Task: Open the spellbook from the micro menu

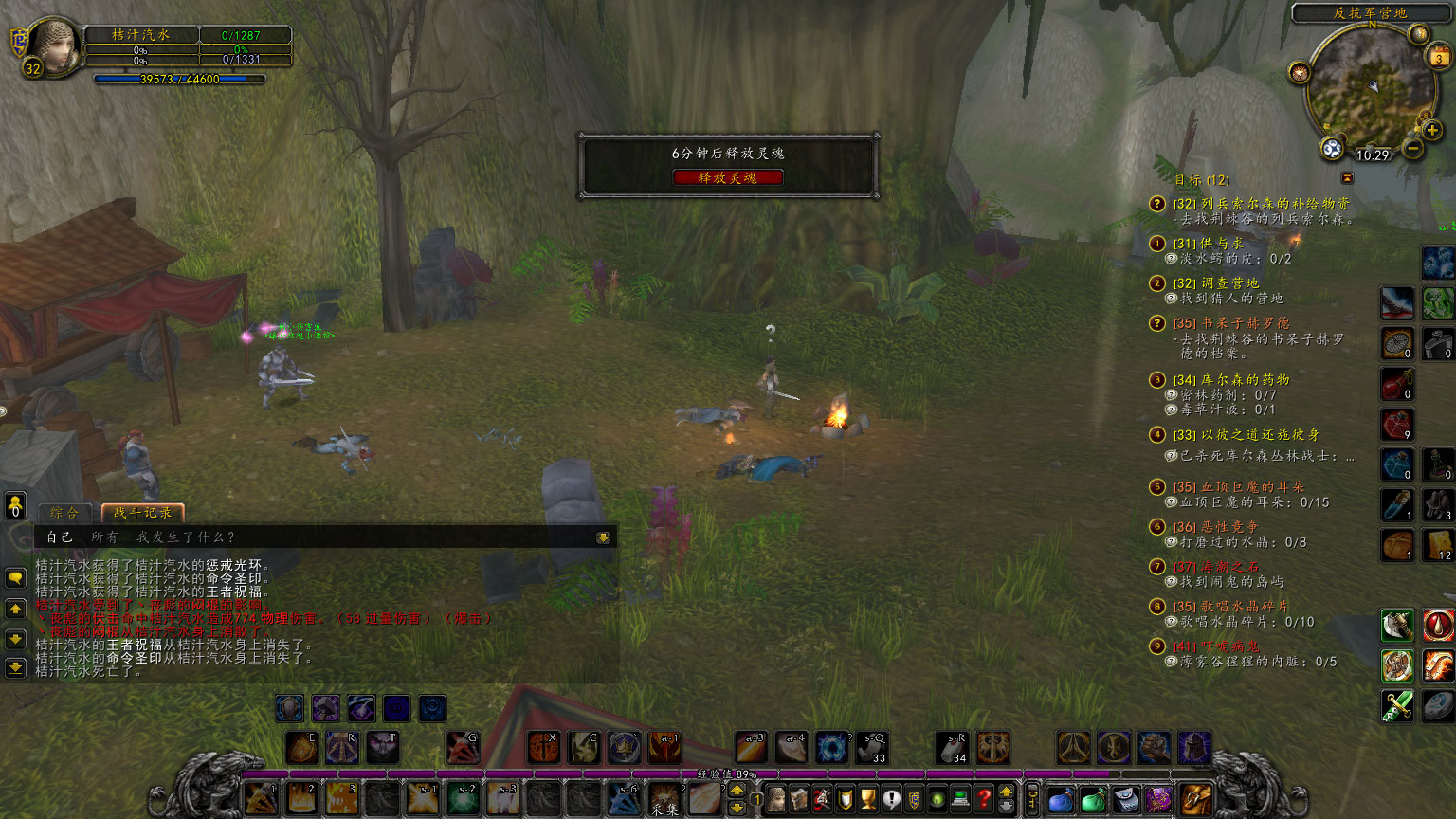Action: pyautogui.click(x=799, y=798)
